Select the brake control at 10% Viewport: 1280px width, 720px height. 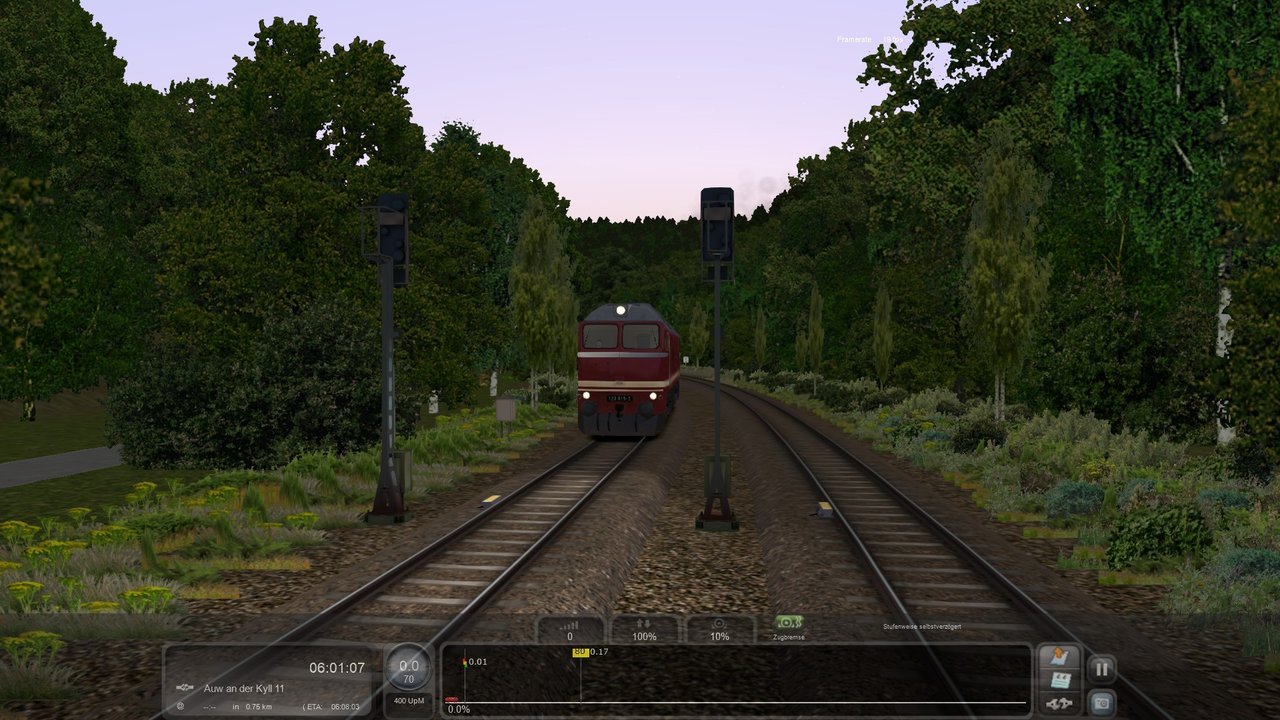(x=719, y=630)
